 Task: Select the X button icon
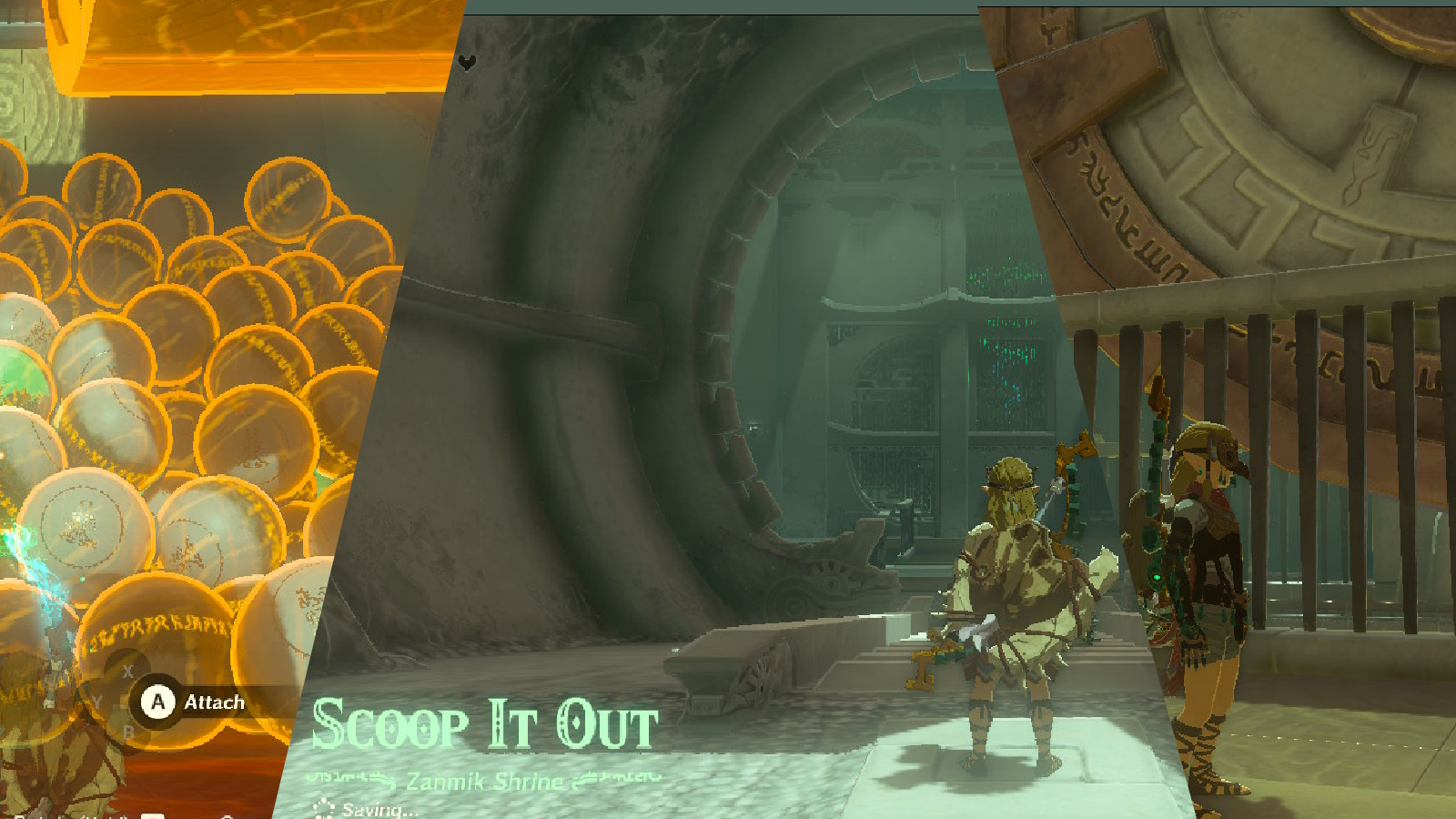[x=127, y=671]
